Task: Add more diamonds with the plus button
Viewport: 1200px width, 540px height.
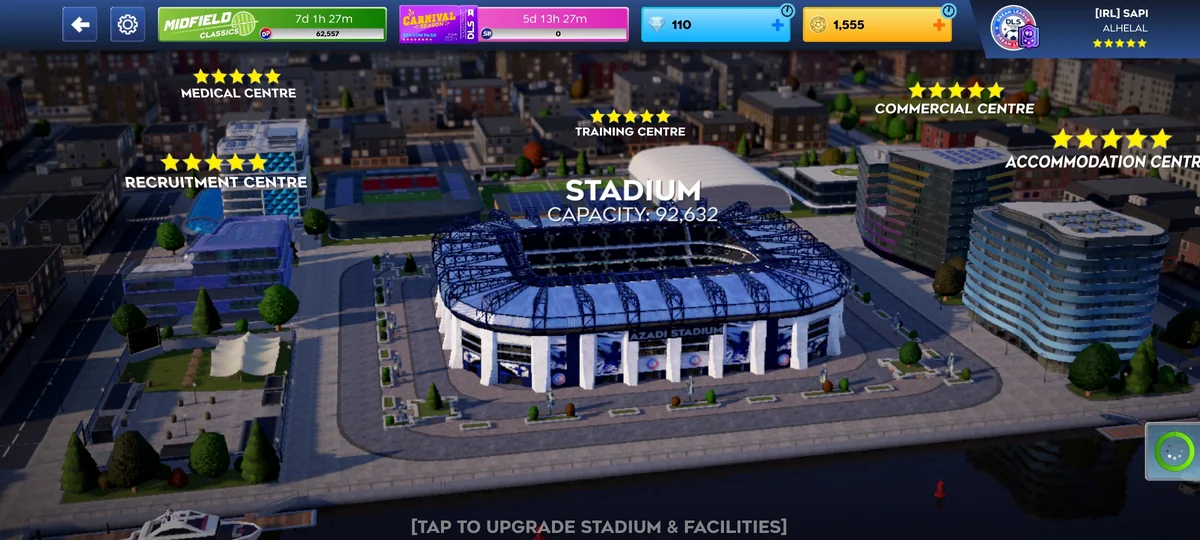Action: tap(777, 24)
